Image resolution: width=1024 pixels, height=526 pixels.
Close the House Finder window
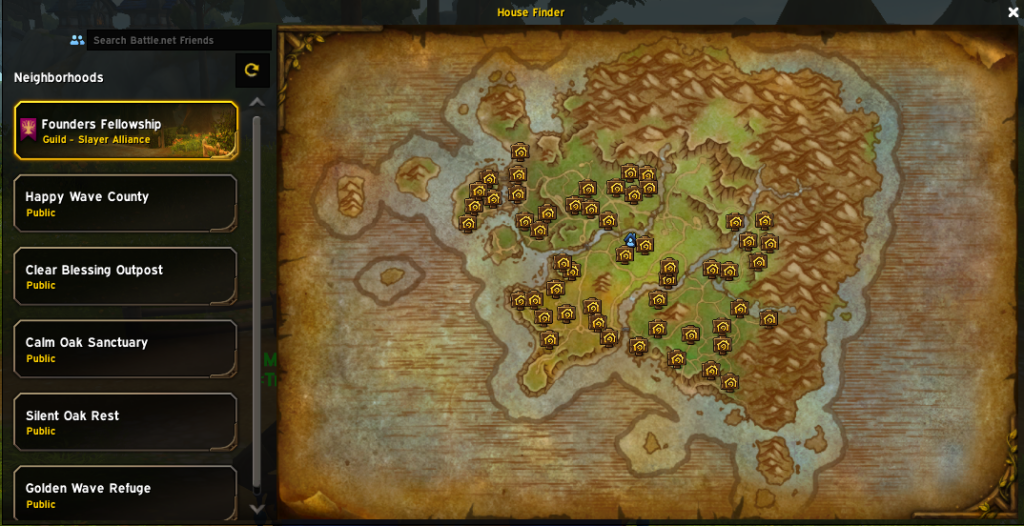point(1013,13)
